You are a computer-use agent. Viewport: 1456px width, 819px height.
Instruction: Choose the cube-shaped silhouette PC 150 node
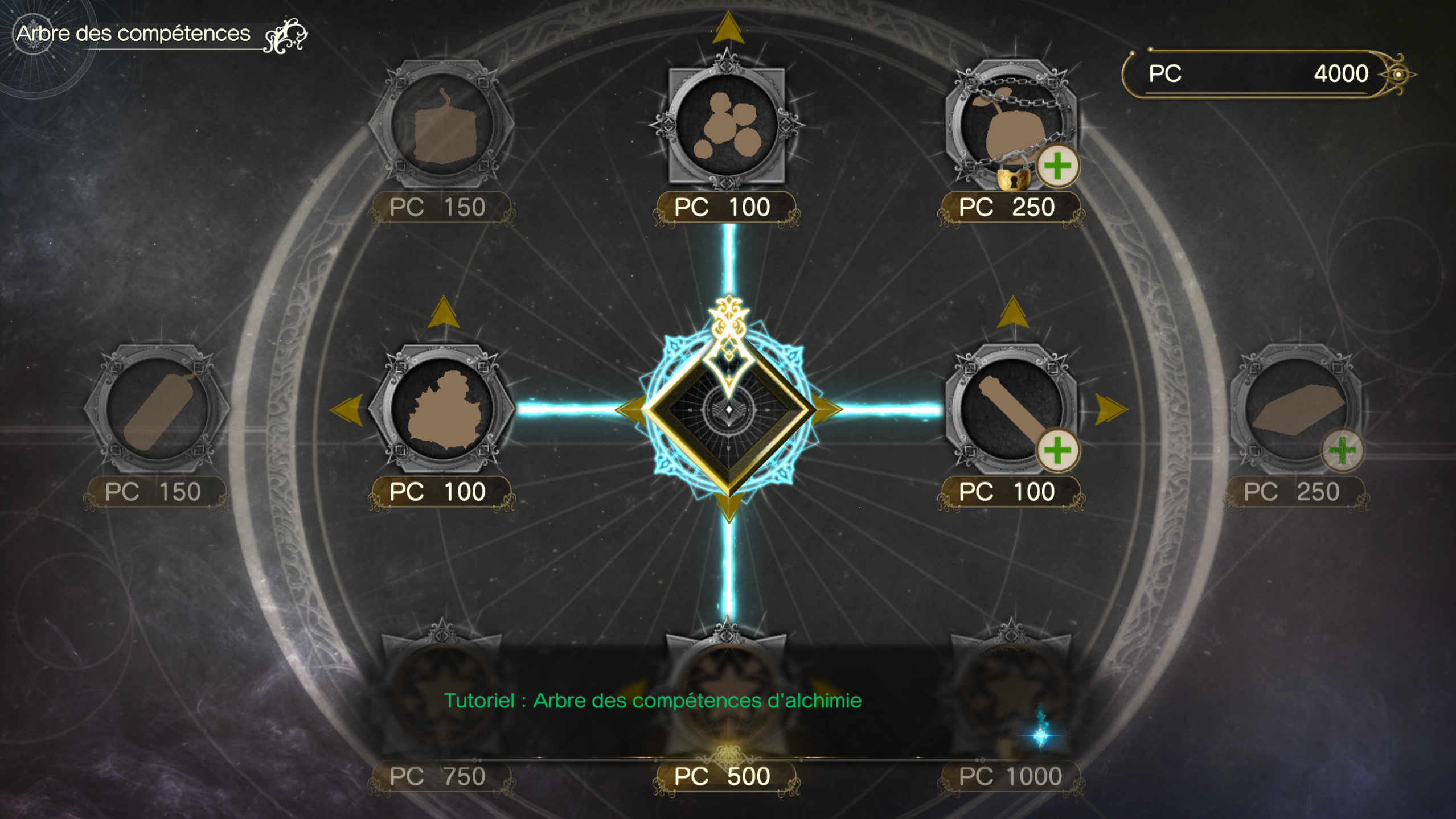(x=442, y=124)
